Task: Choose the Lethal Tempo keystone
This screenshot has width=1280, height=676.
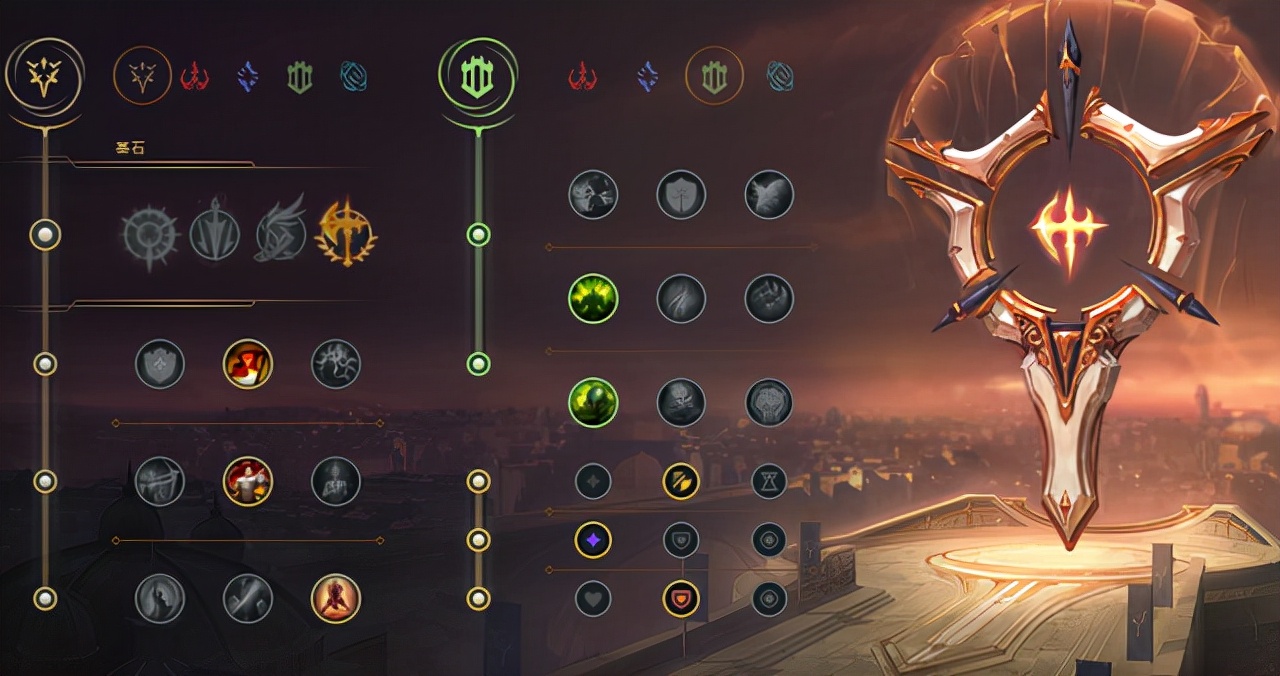Action: 215,235
